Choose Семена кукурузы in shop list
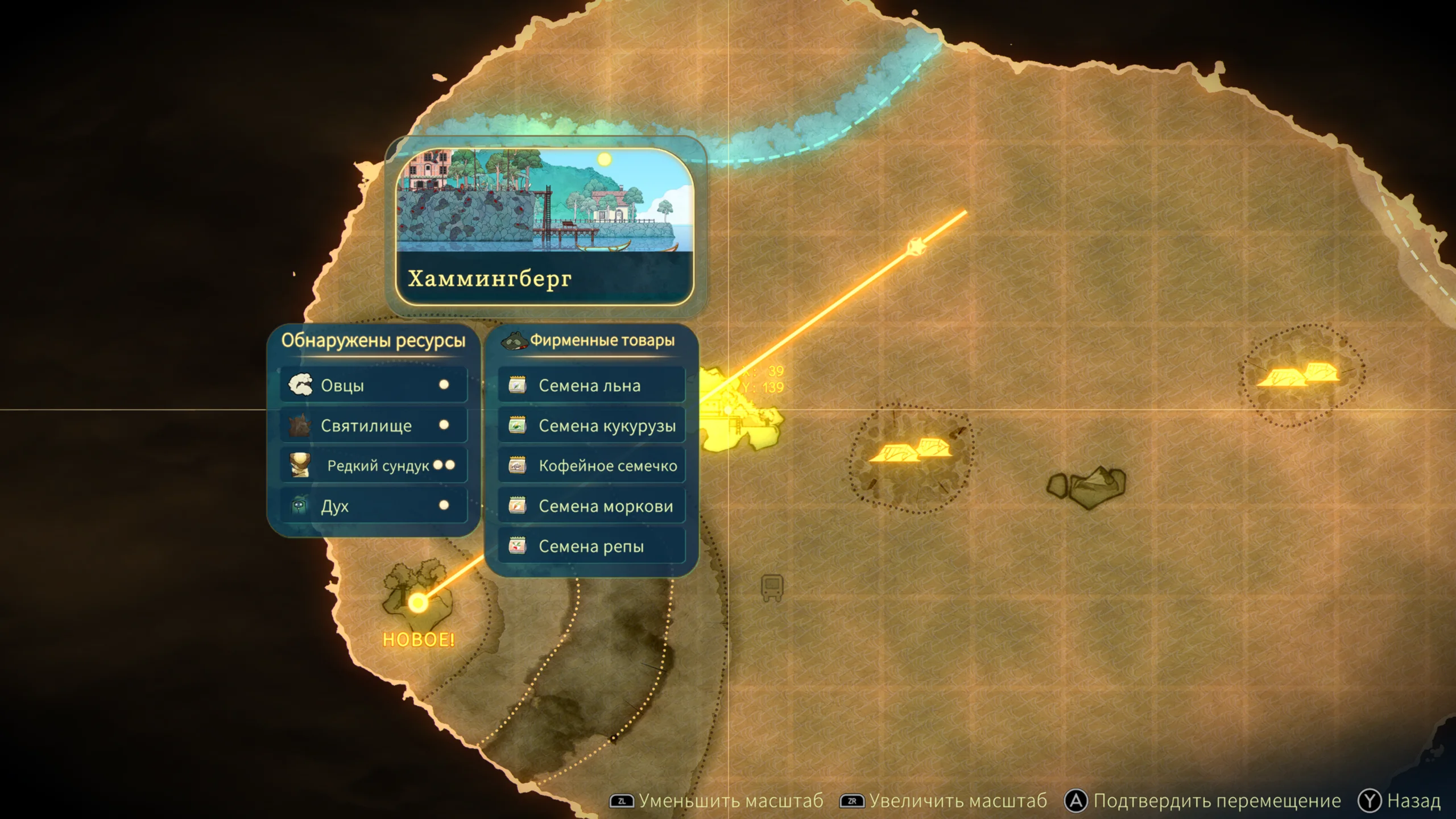Screen dimensions: 1456x819 click(591, 425)
